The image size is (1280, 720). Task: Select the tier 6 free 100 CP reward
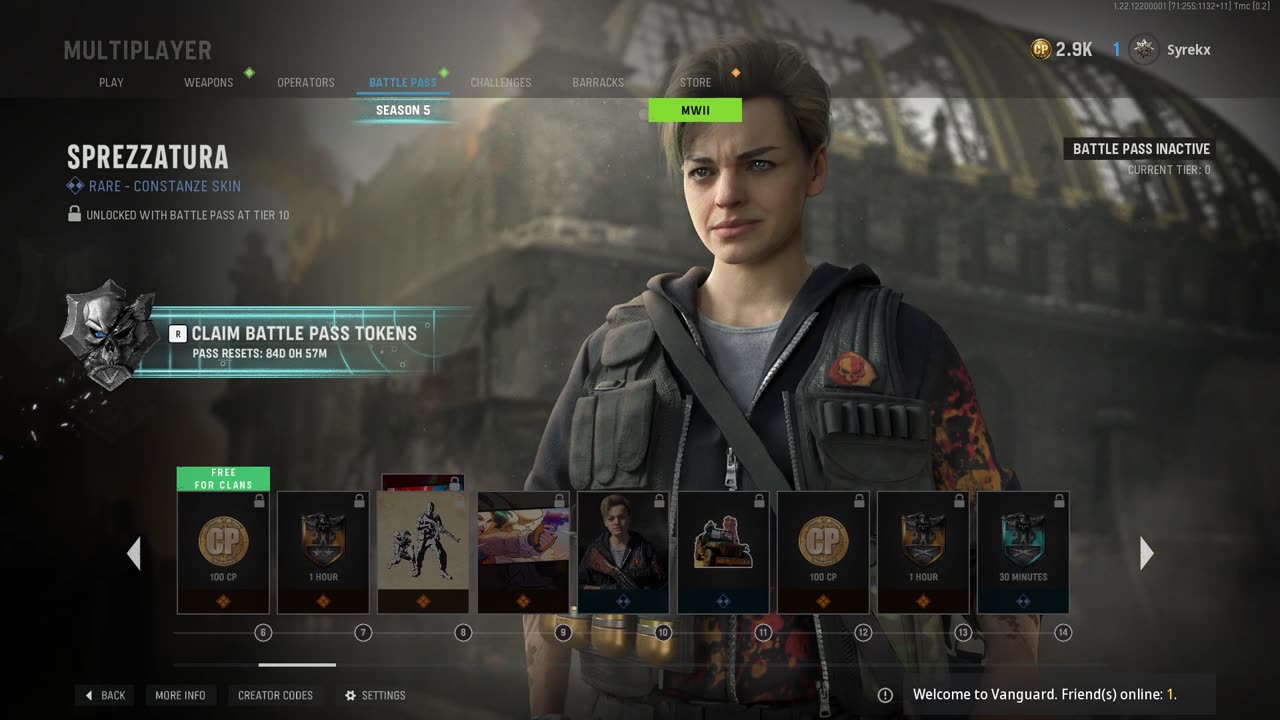click(223, 551)
